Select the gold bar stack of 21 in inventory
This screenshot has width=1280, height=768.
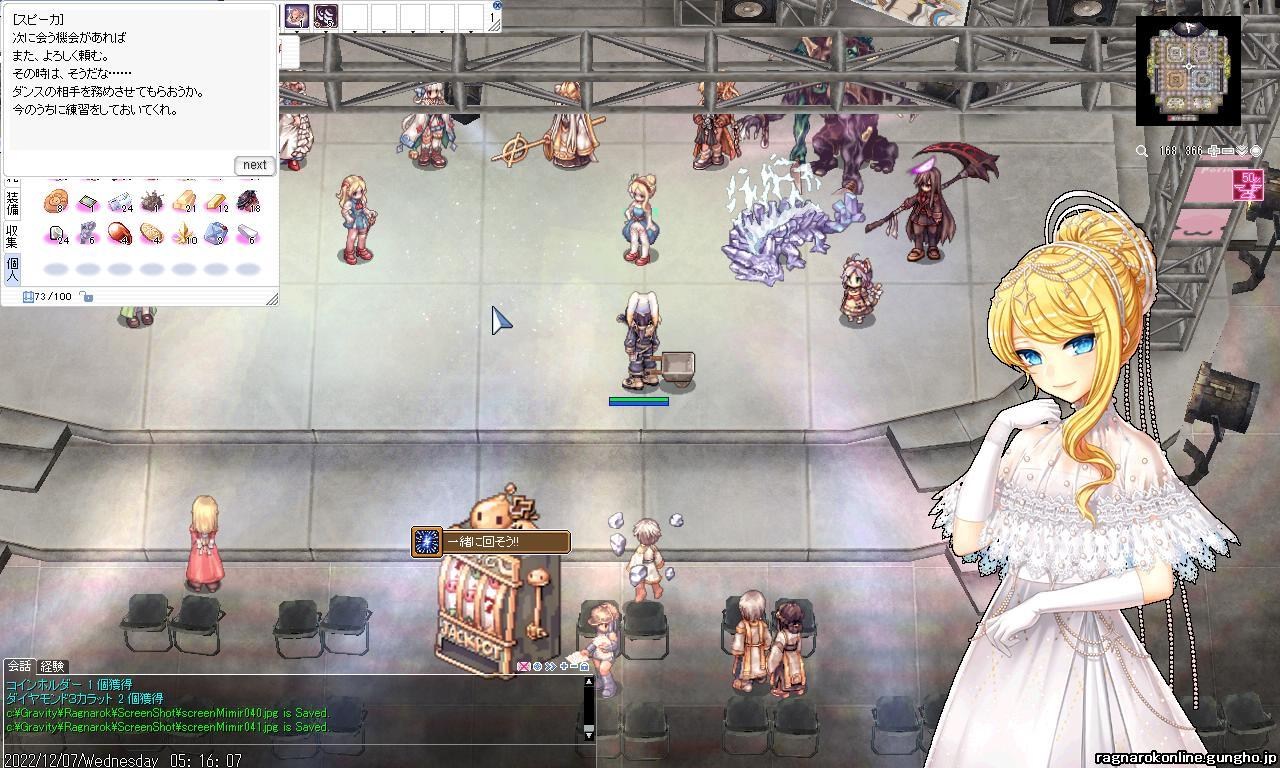point(183,200)
